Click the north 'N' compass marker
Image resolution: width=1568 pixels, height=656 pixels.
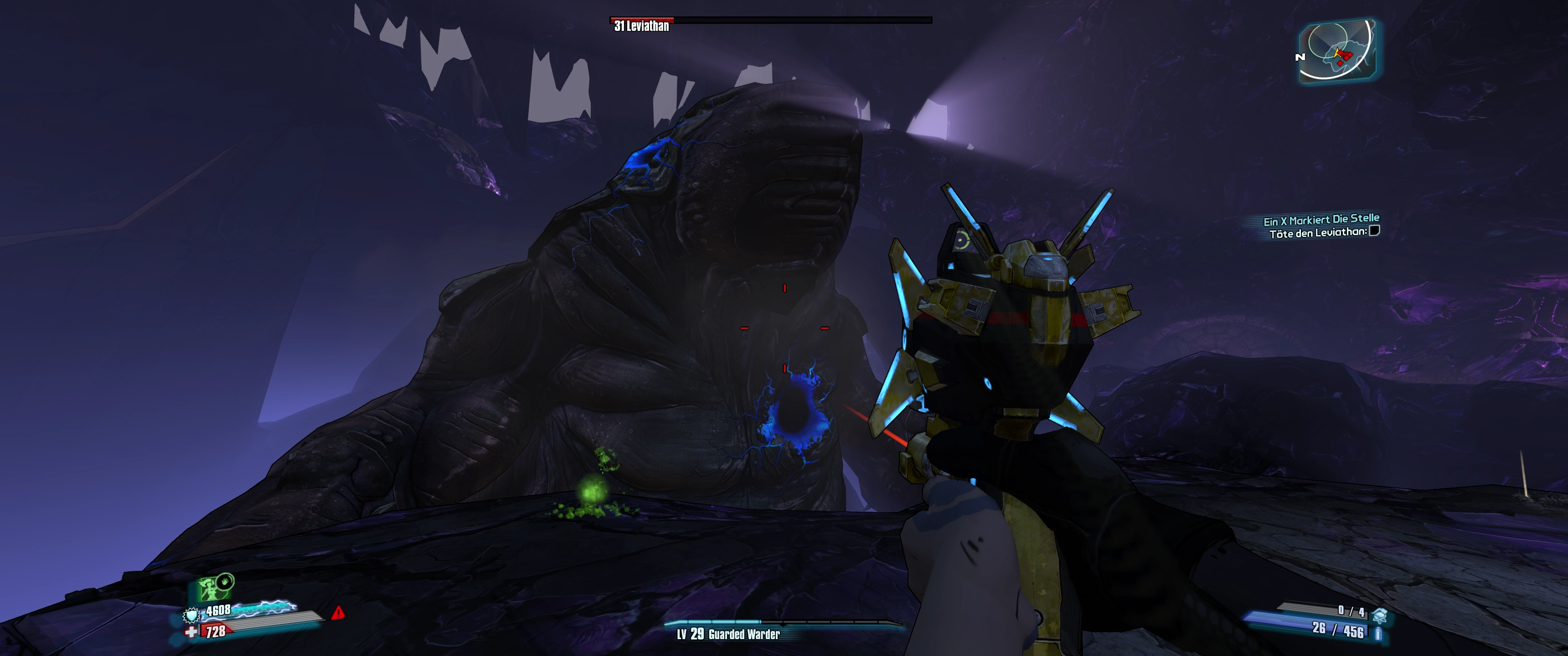pos(1300,57)
